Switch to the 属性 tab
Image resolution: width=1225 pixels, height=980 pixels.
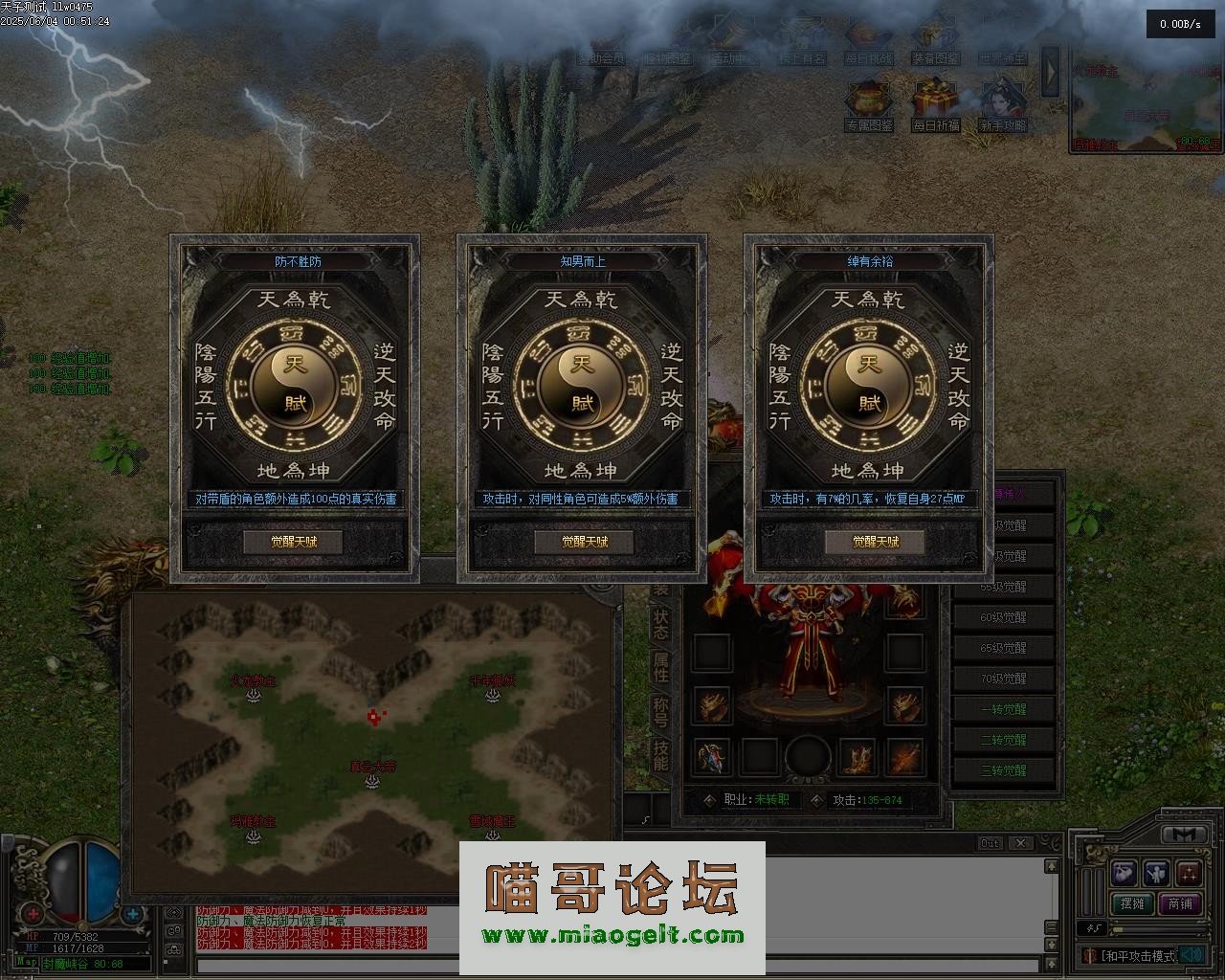click(660, 667)
